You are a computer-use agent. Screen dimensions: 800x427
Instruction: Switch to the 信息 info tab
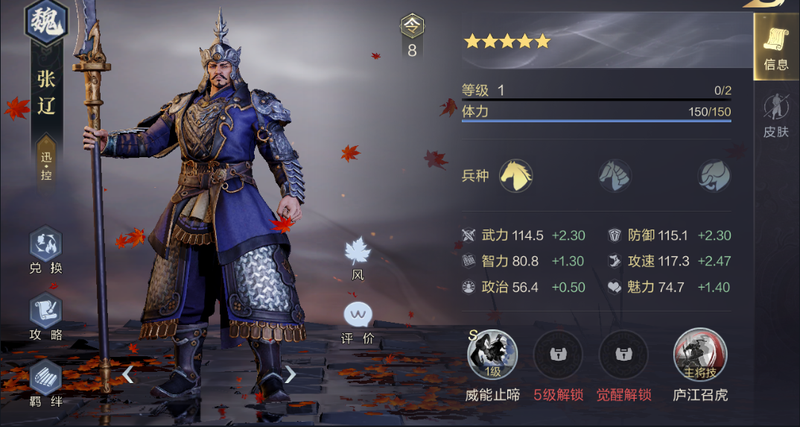pos(775,47)
